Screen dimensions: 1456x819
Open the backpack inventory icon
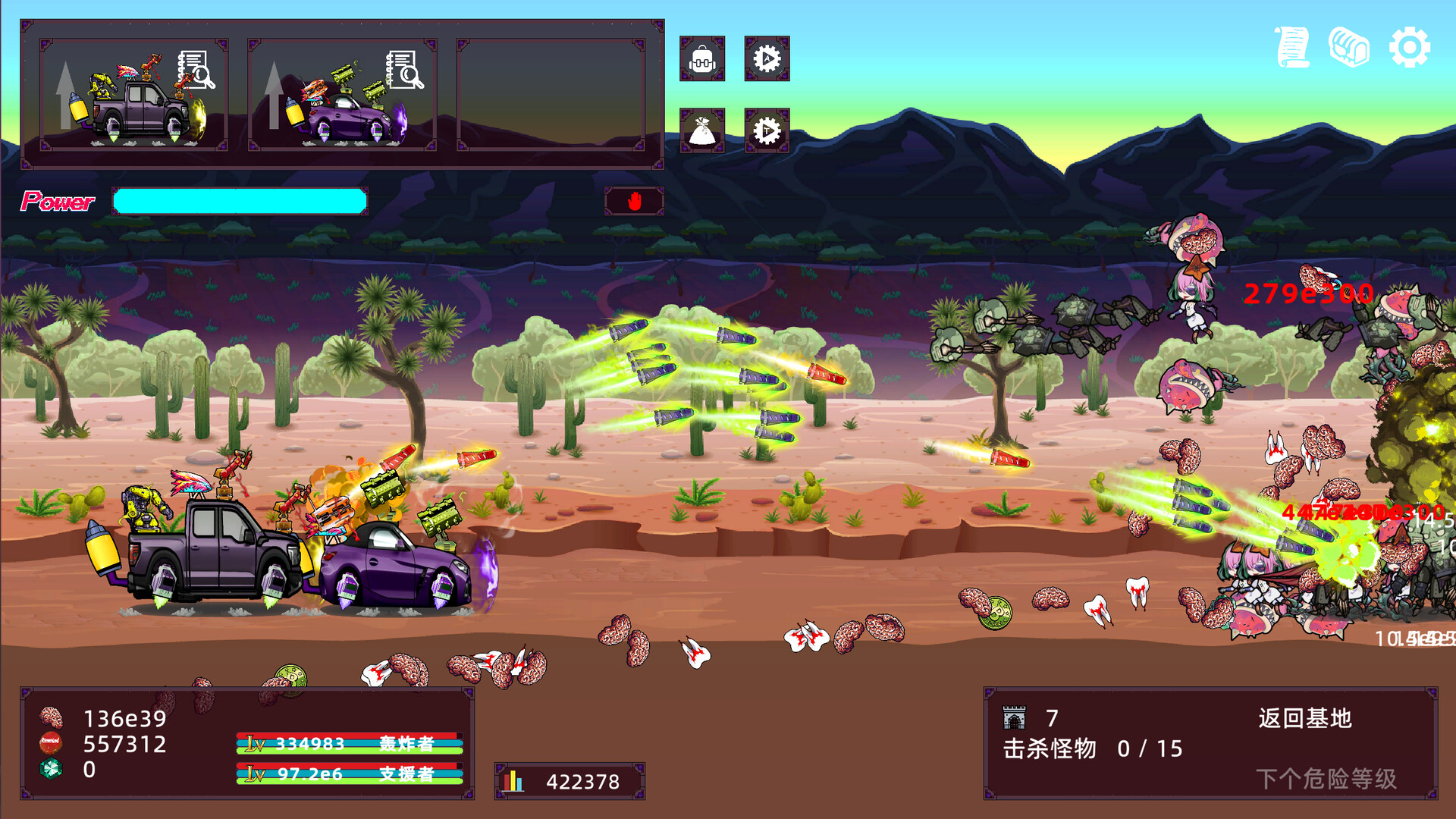704,60
